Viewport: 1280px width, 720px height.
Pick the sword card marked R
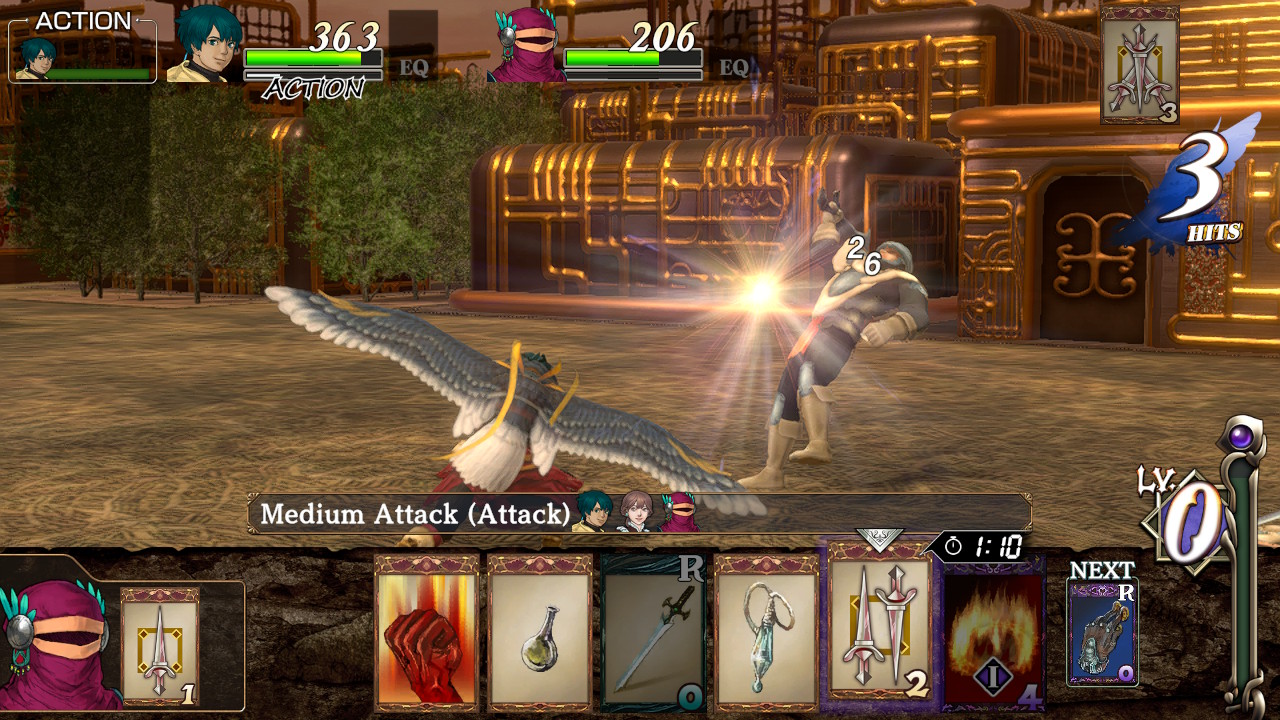coord(653,633)
